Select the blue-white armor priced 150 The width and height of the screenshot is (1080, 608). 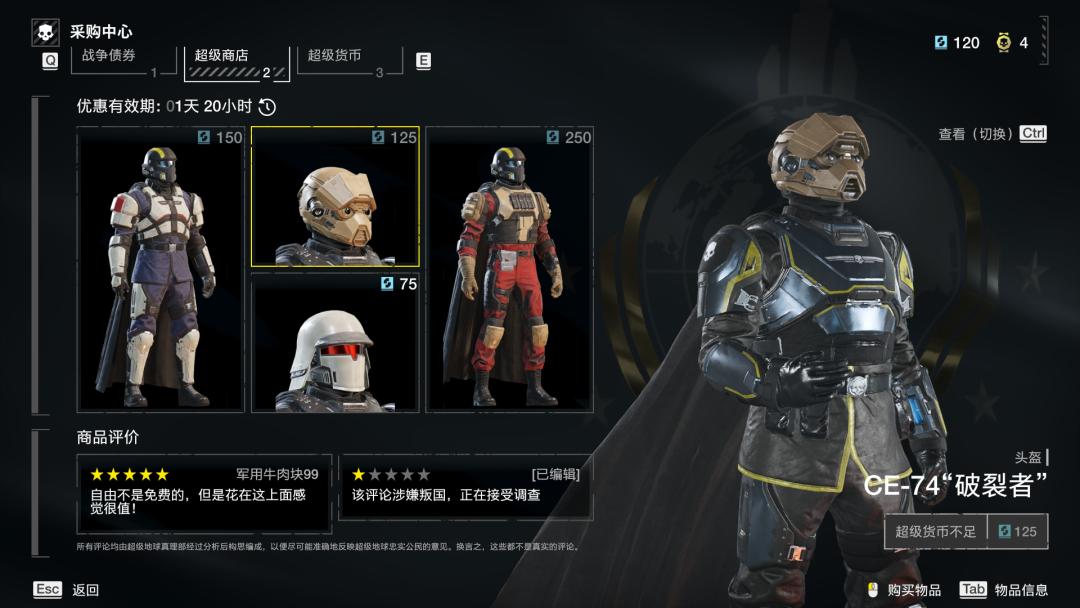point(161,269)
